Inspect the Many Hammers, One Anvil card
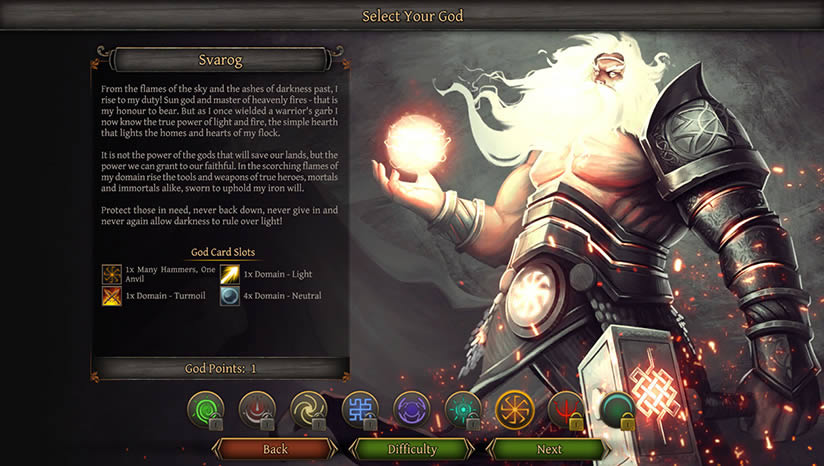The height and width of the screenshot is (466, 824). 112,274
